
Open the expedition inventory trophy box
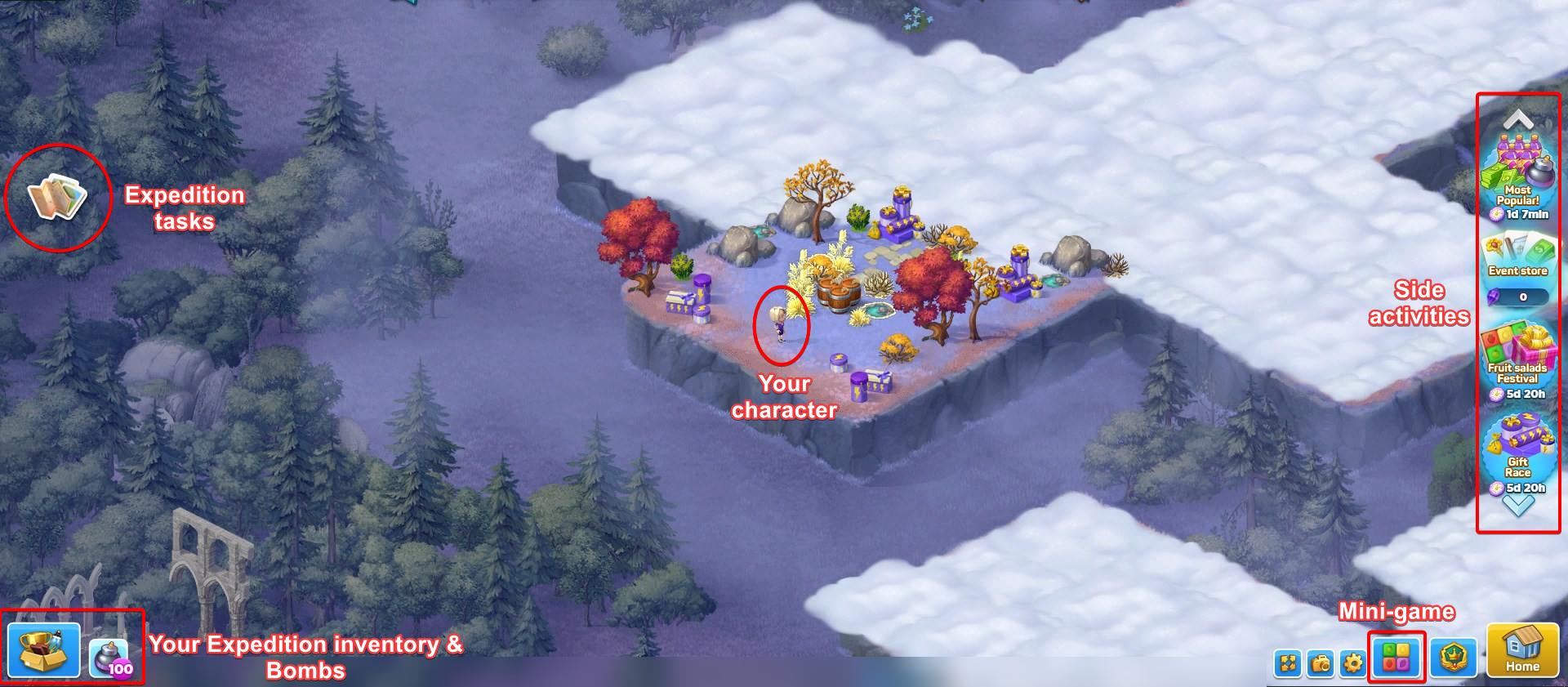click(x=44, y=649)
